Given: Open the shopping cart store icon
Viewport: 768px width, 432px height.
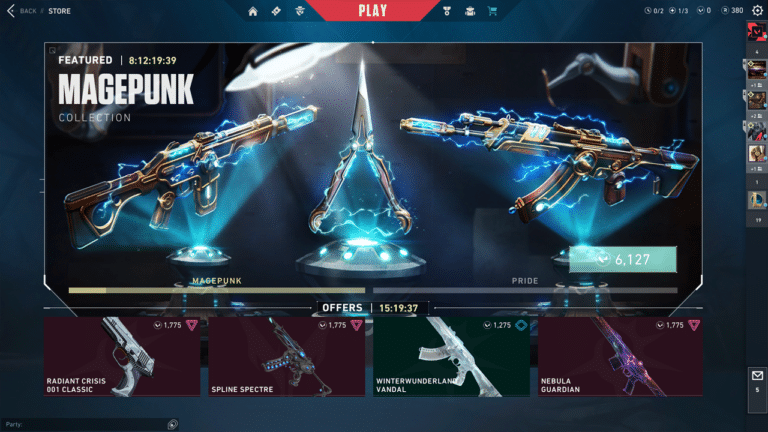Looking at the screenshot, I should pyautogui.click(x=492, y=11).
